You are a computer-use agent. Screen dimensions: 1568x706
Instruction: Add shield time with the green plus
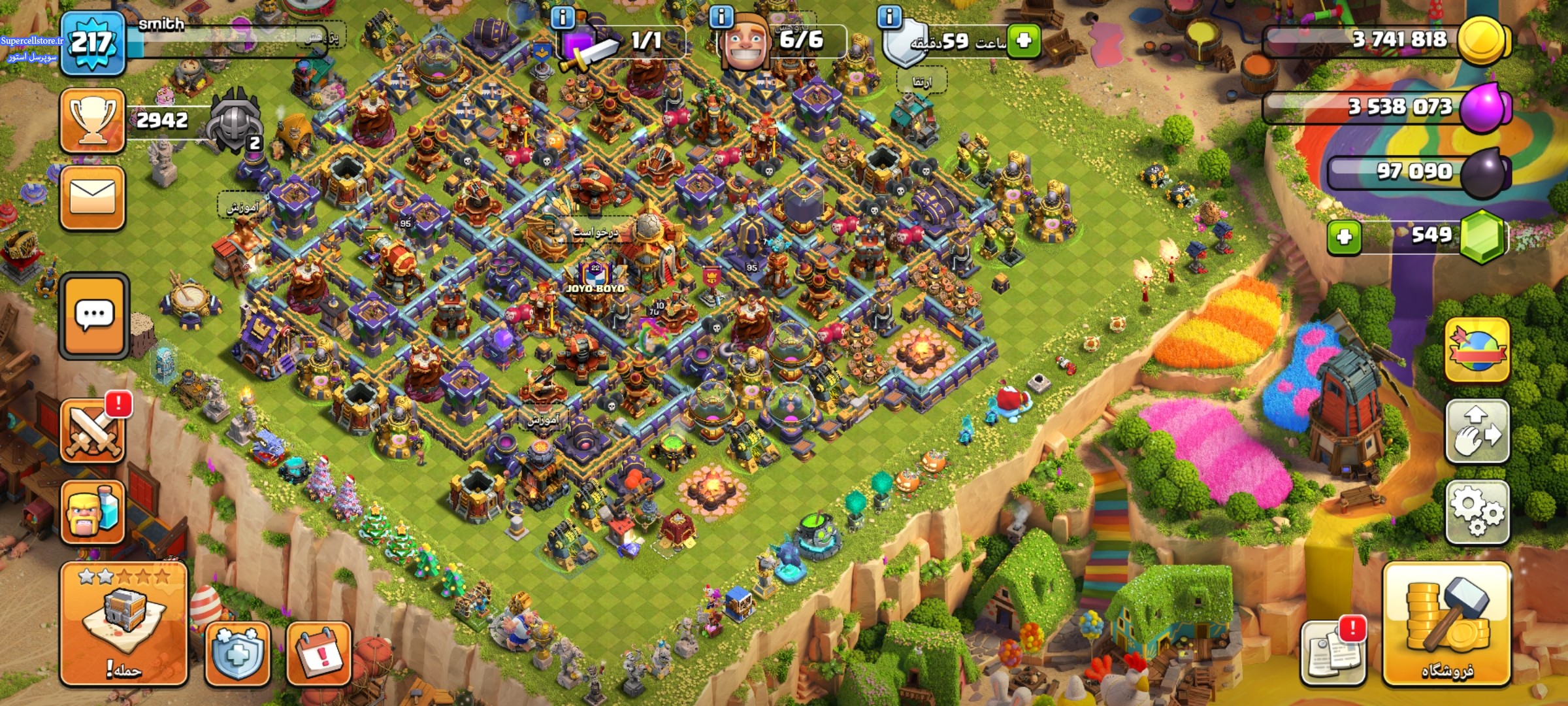(x=1023, y=41)
